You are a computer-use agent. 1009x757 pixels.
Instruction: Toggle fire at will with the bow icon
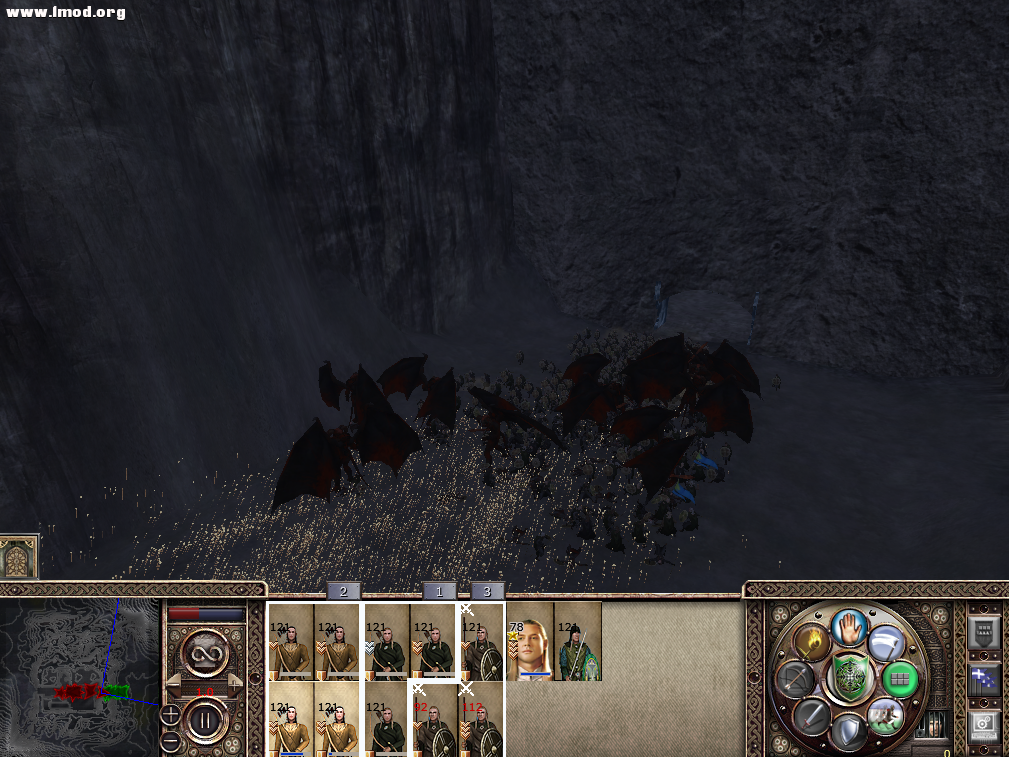[793, 680]
